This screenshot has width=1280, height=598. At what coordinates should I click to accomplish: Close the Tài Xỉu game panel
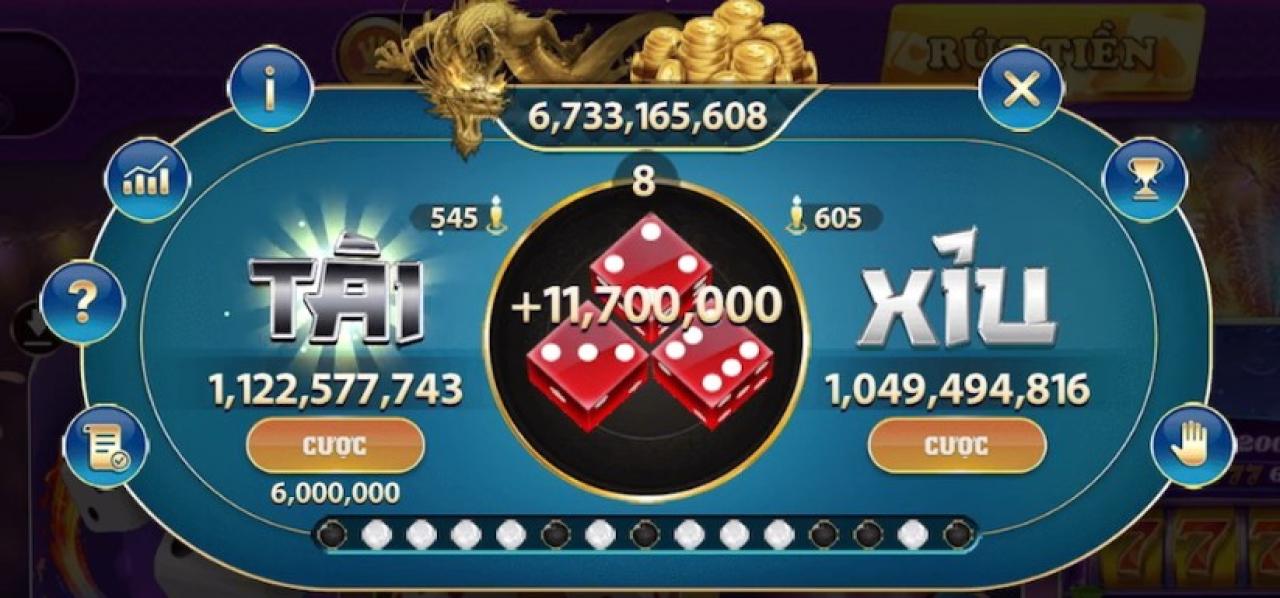[x=1020, y=89]
